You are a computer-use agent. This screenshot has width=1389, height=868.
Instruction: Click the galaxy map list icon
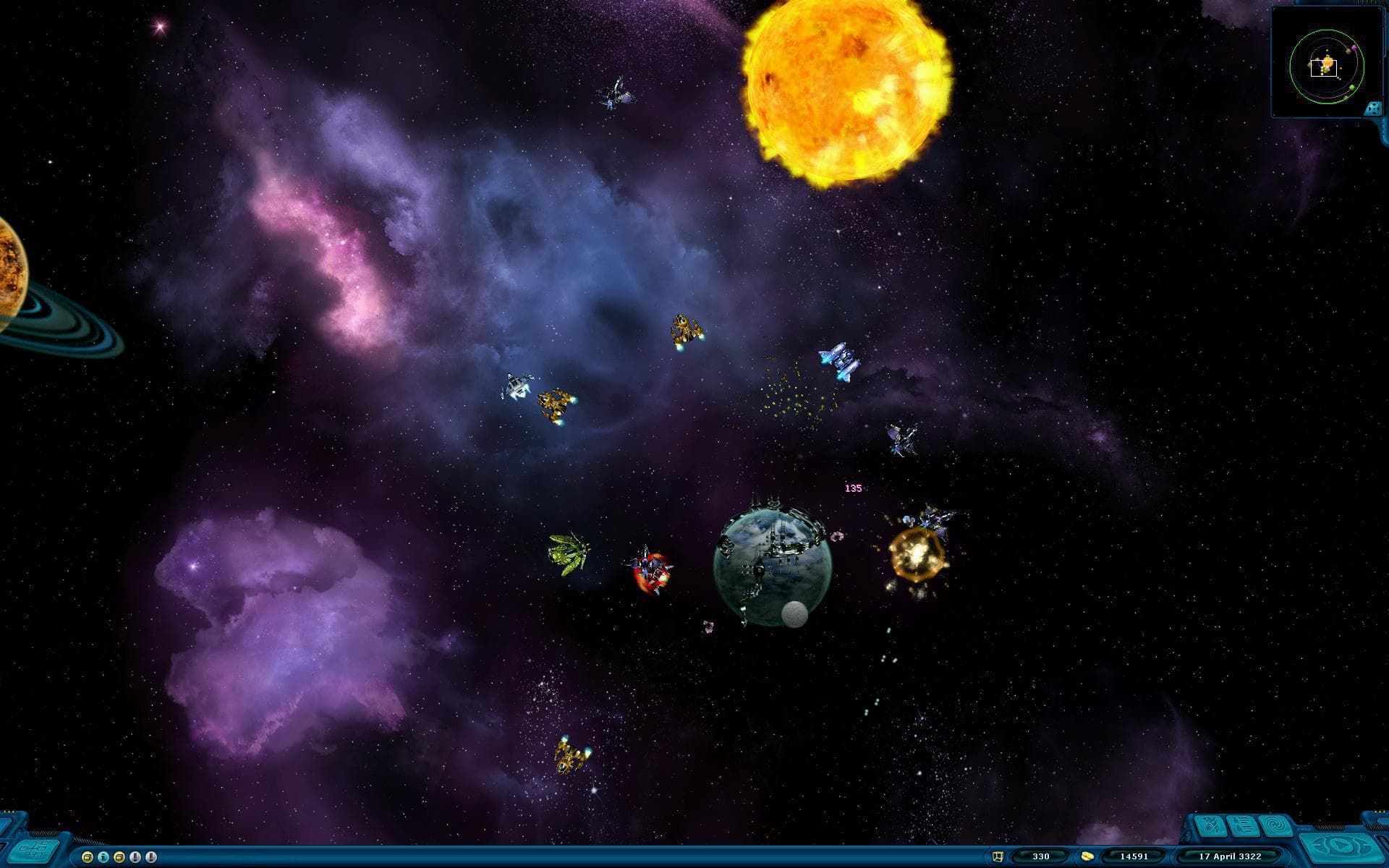coord(1242,825)
